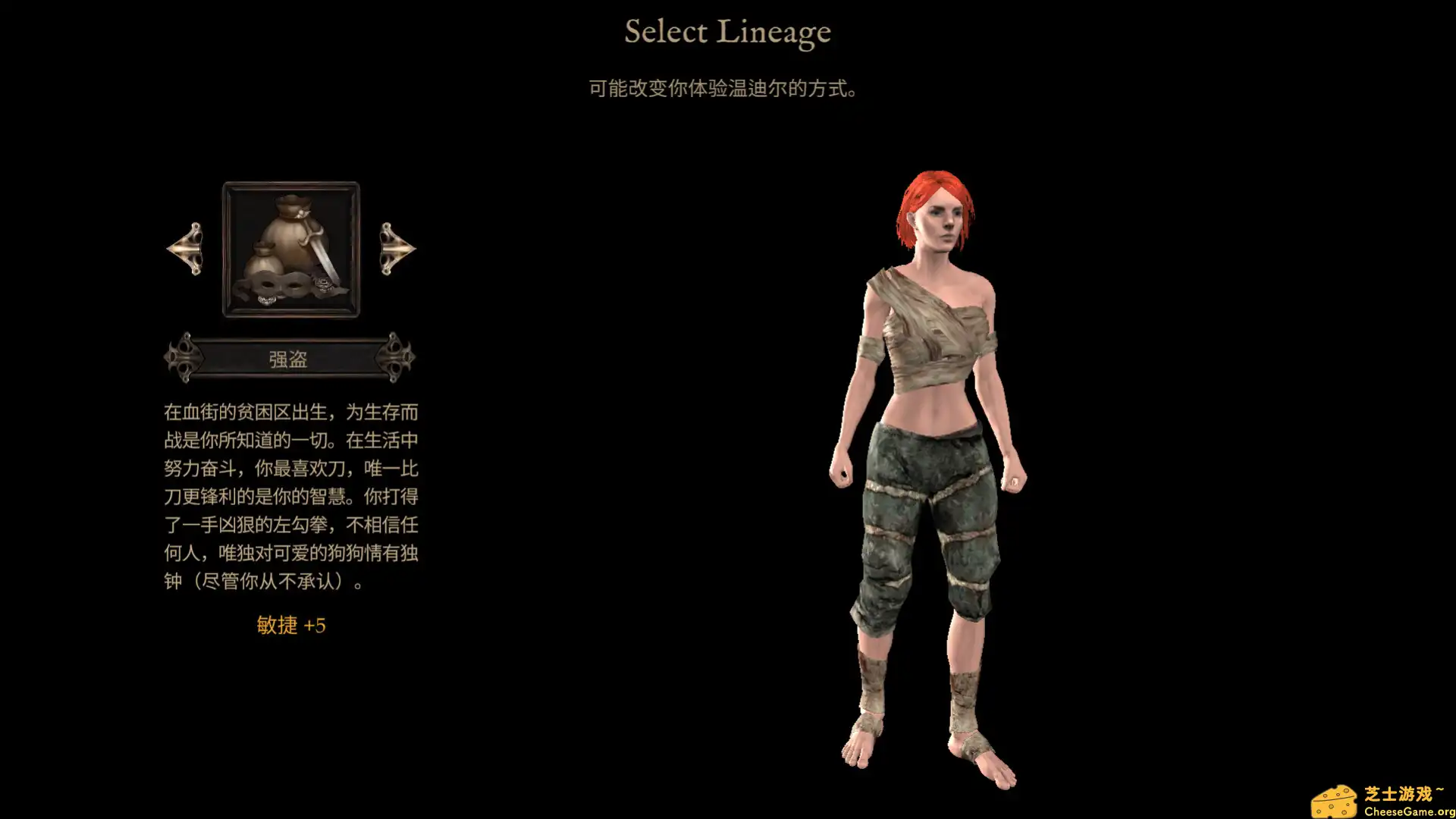Click the left ornament flanking the 强盗 banner
This screenshot has height=819, width=1456.
(x=182, y=356)
